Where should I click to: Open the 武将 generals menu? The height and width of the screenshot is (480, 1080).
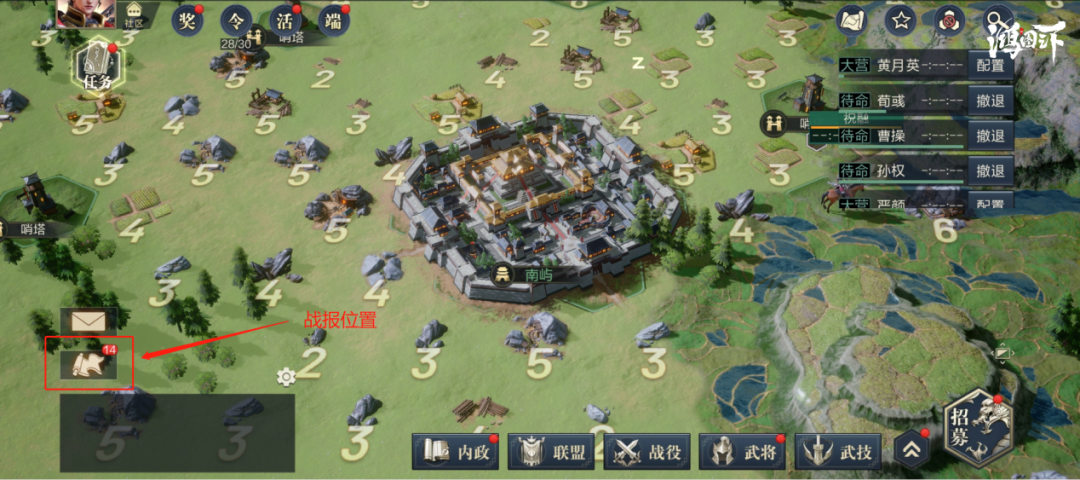(x=743, y=452)
